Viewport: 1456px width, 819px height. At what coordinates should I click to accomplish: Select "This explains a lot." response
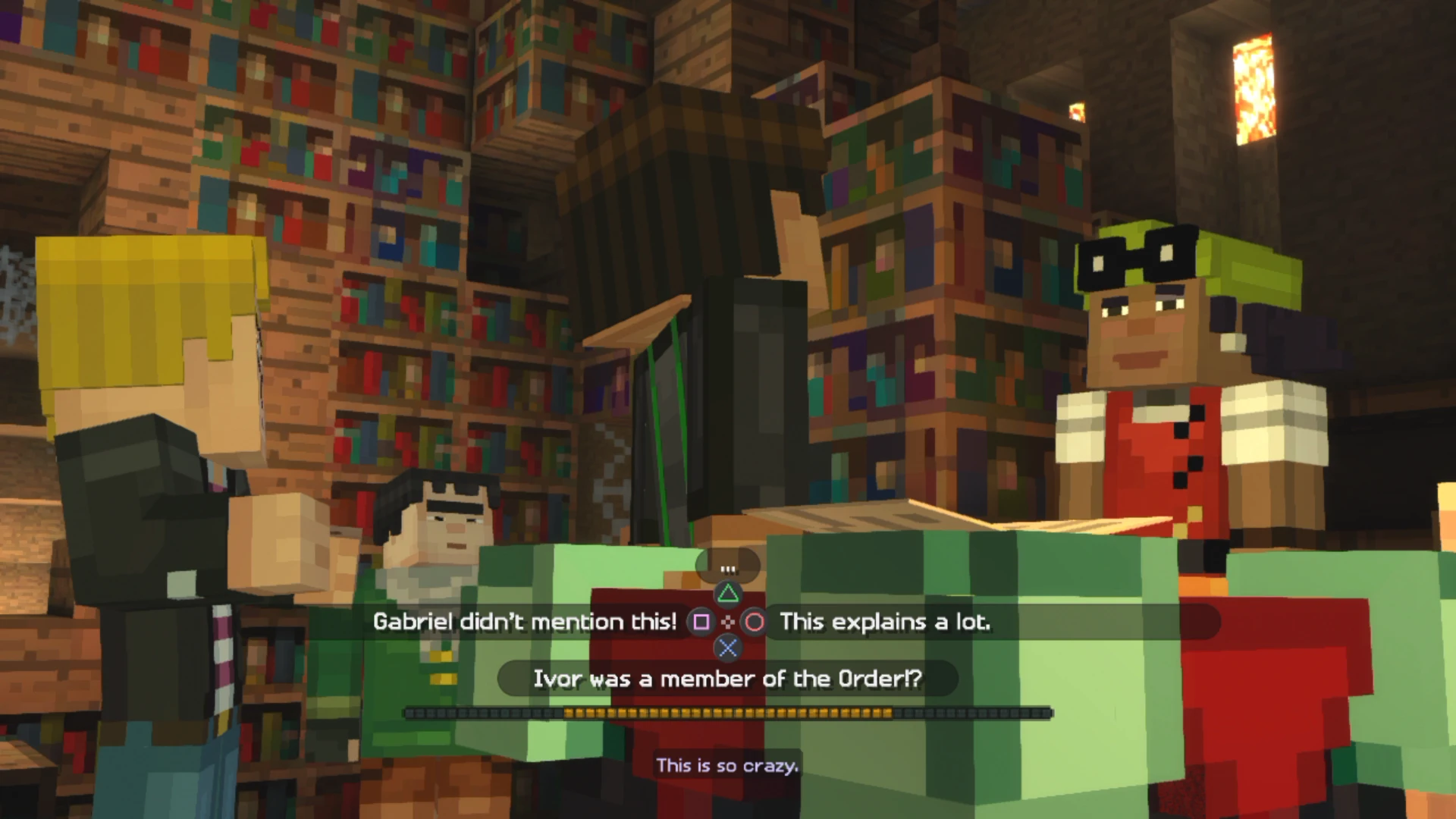884,622
